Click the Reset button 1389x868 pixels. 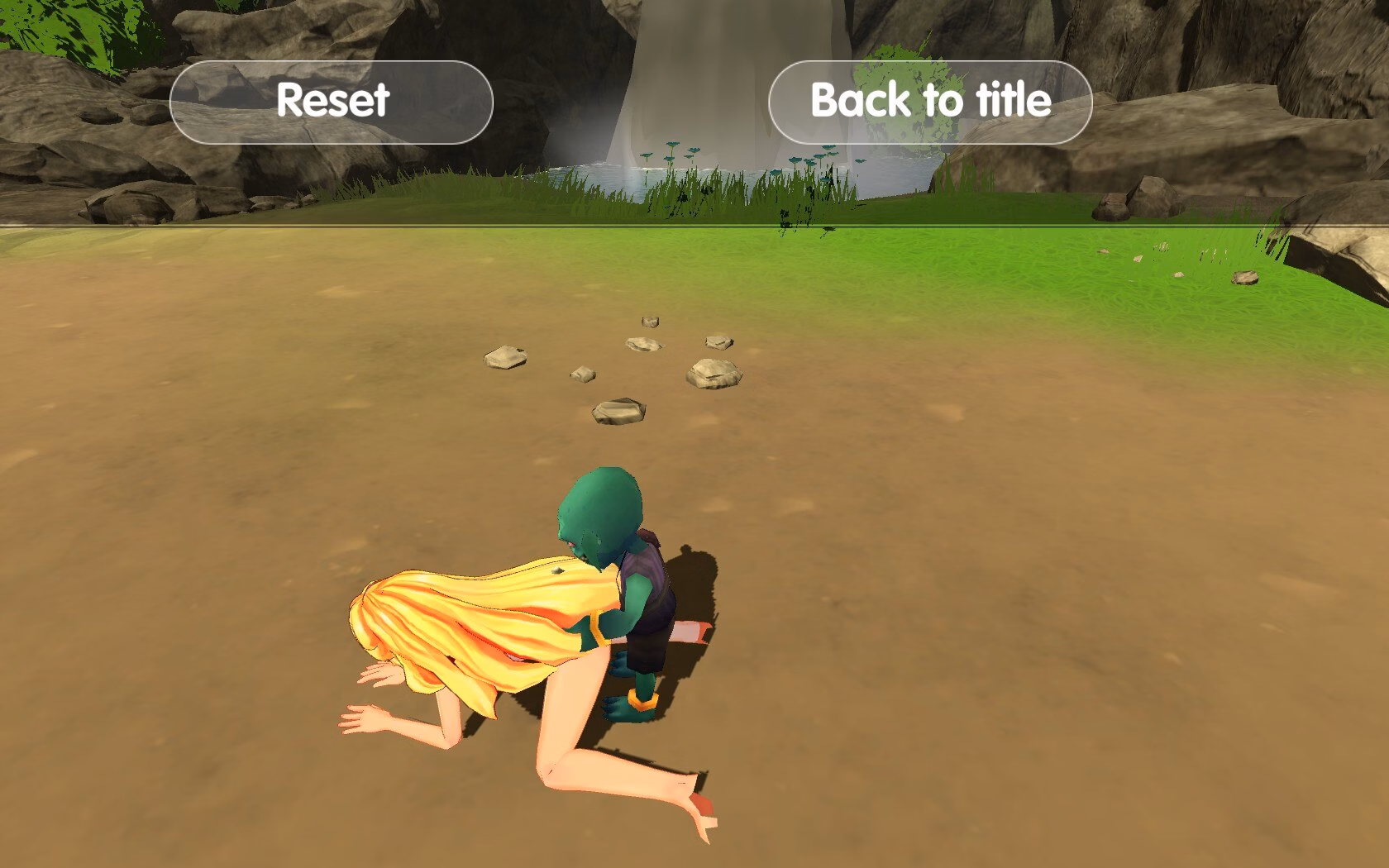point(332,102)
